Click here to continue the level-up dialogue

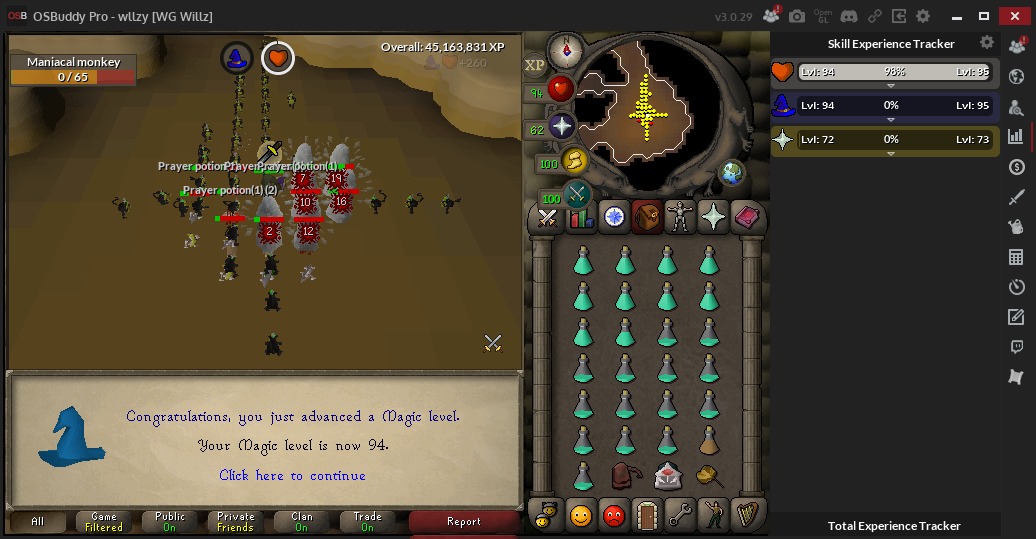click(x=292, y=475)
